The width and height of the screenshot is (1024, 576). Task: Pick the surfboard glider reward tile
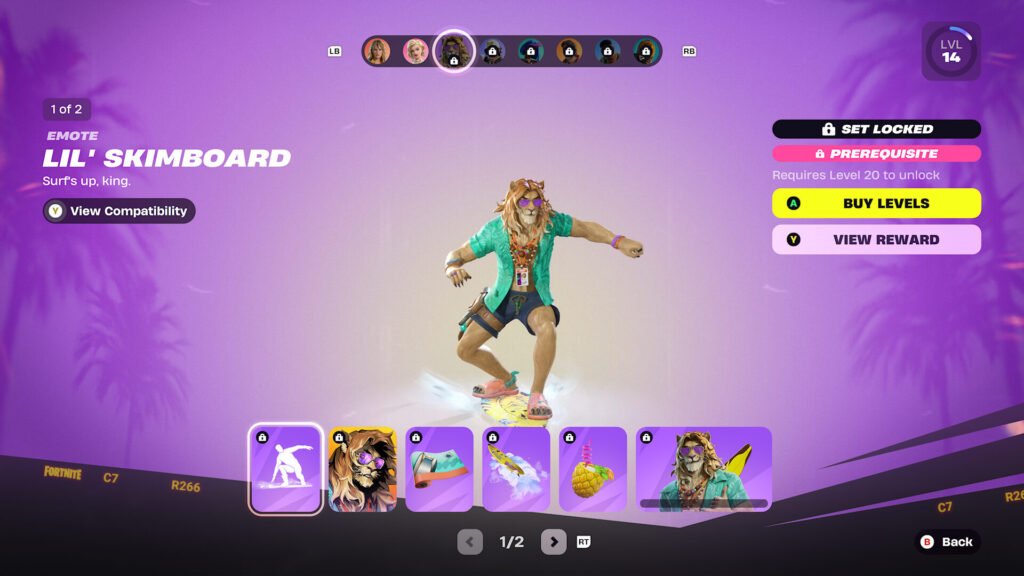pos(516,469)
